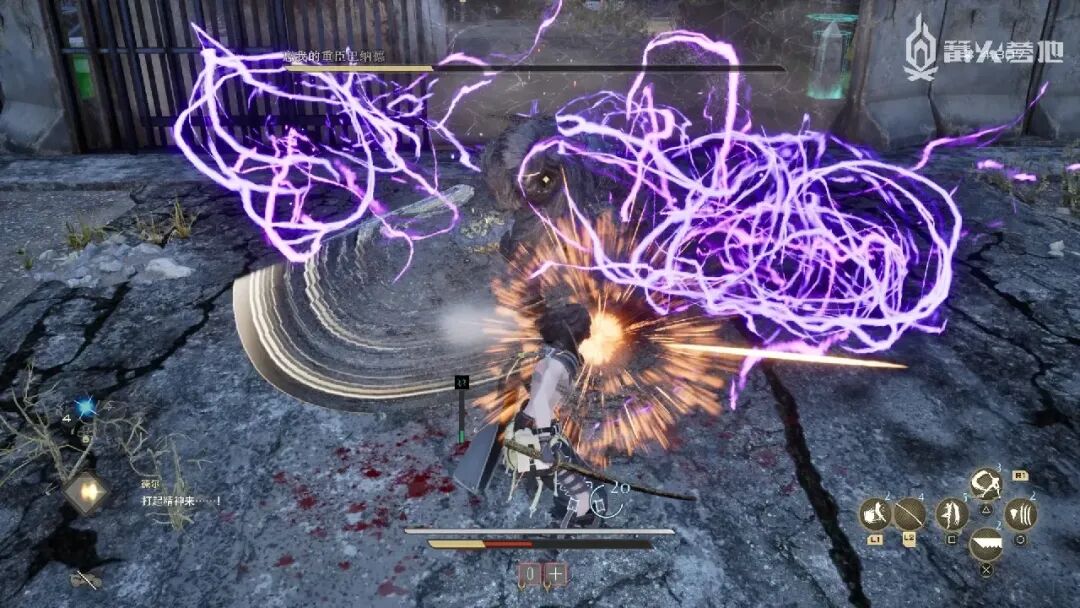Image resolution: width=1080 pixels, height=608 pixels.
Task: Use the cross-button serrated blade skill
Action: (986, 545)
